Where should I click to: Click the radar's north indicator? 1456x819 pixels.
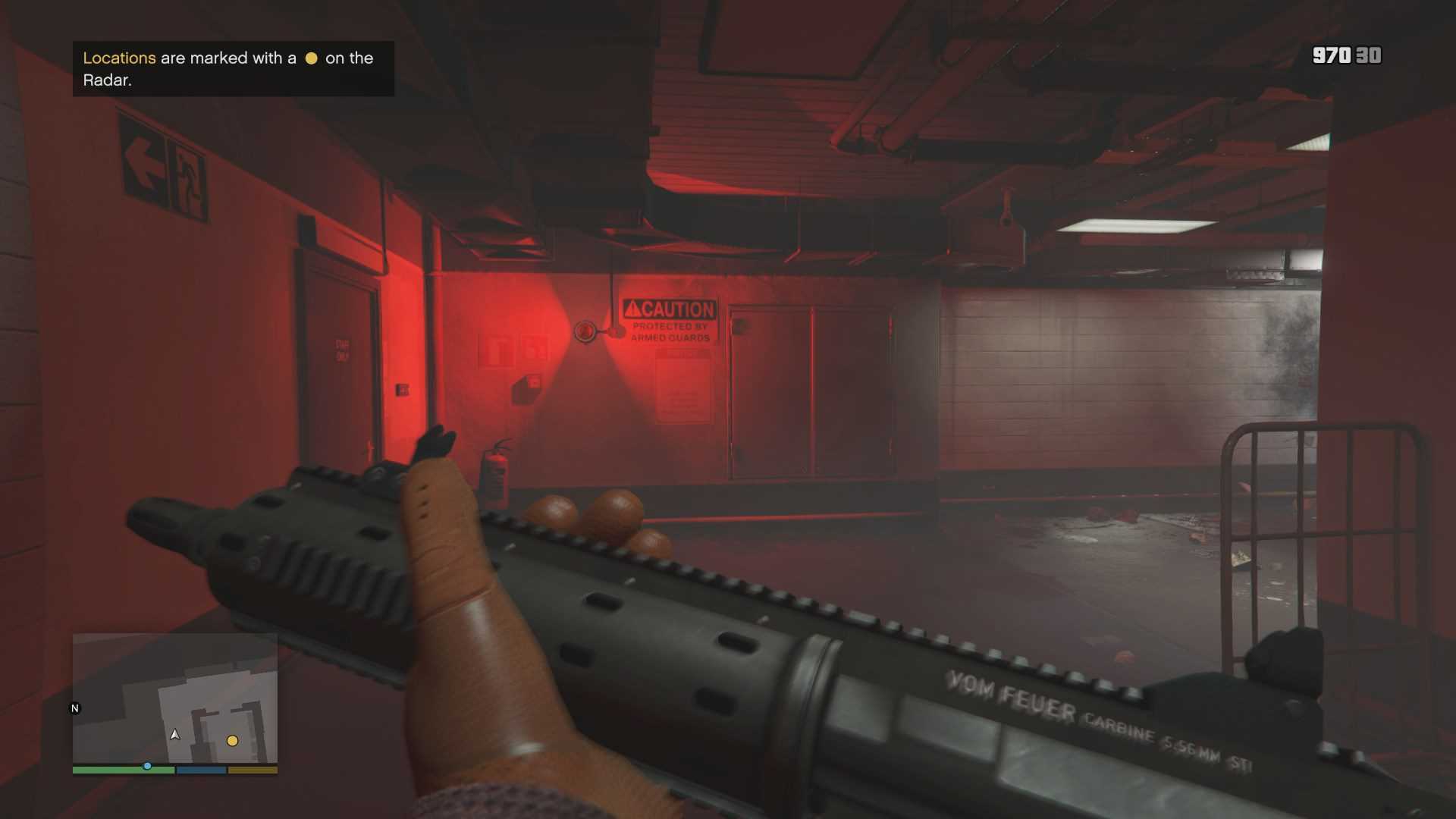[75, 708]
